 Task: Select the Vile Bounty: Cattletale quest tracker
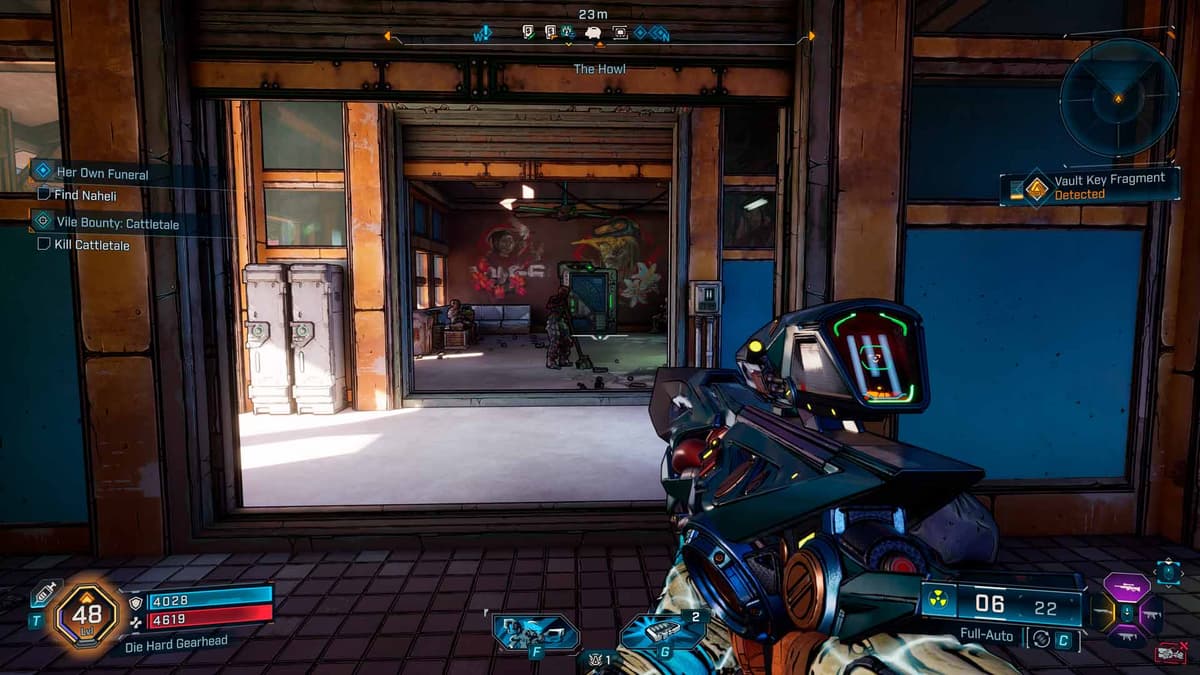117,224
